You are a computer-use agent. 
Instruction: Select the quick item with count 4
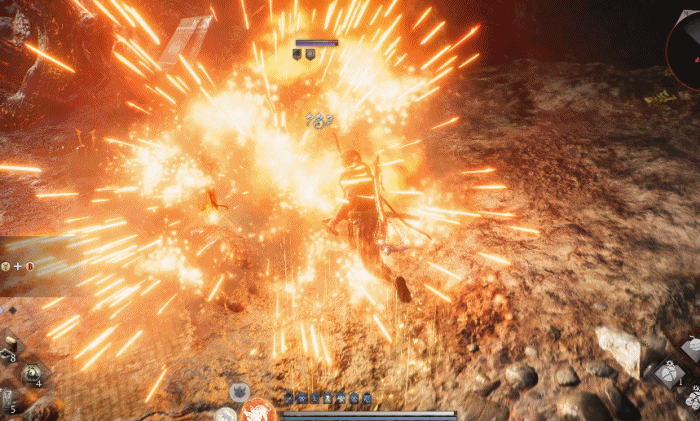pos(31,372)
